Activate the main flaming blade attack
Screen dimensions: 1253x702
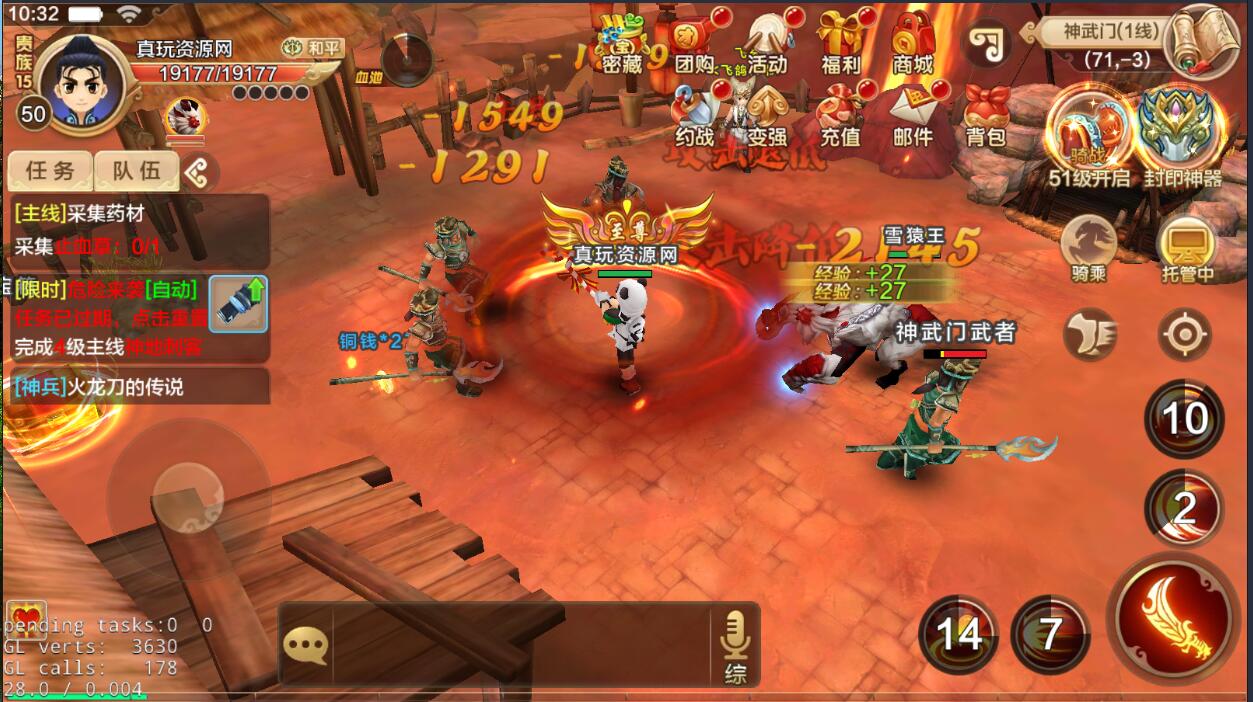click(1172, 617)
